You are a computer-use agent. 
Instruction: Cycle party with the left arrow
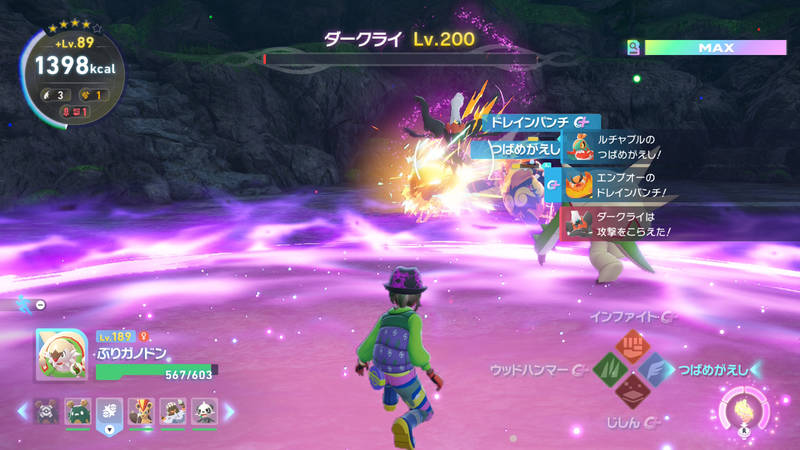21,411
